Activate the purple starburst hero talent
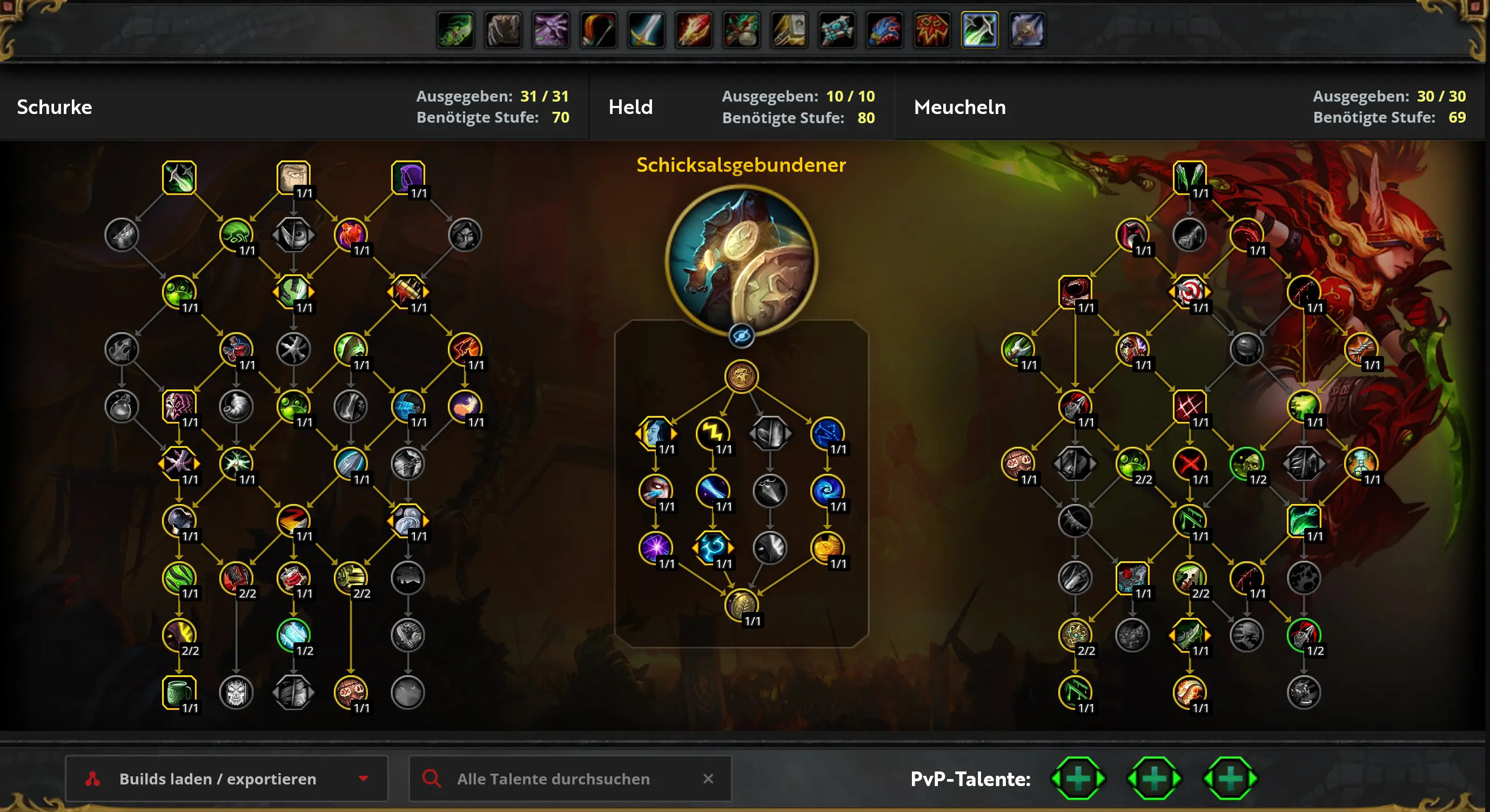The height and width of the screenshot is (812, 1490). 655,547
